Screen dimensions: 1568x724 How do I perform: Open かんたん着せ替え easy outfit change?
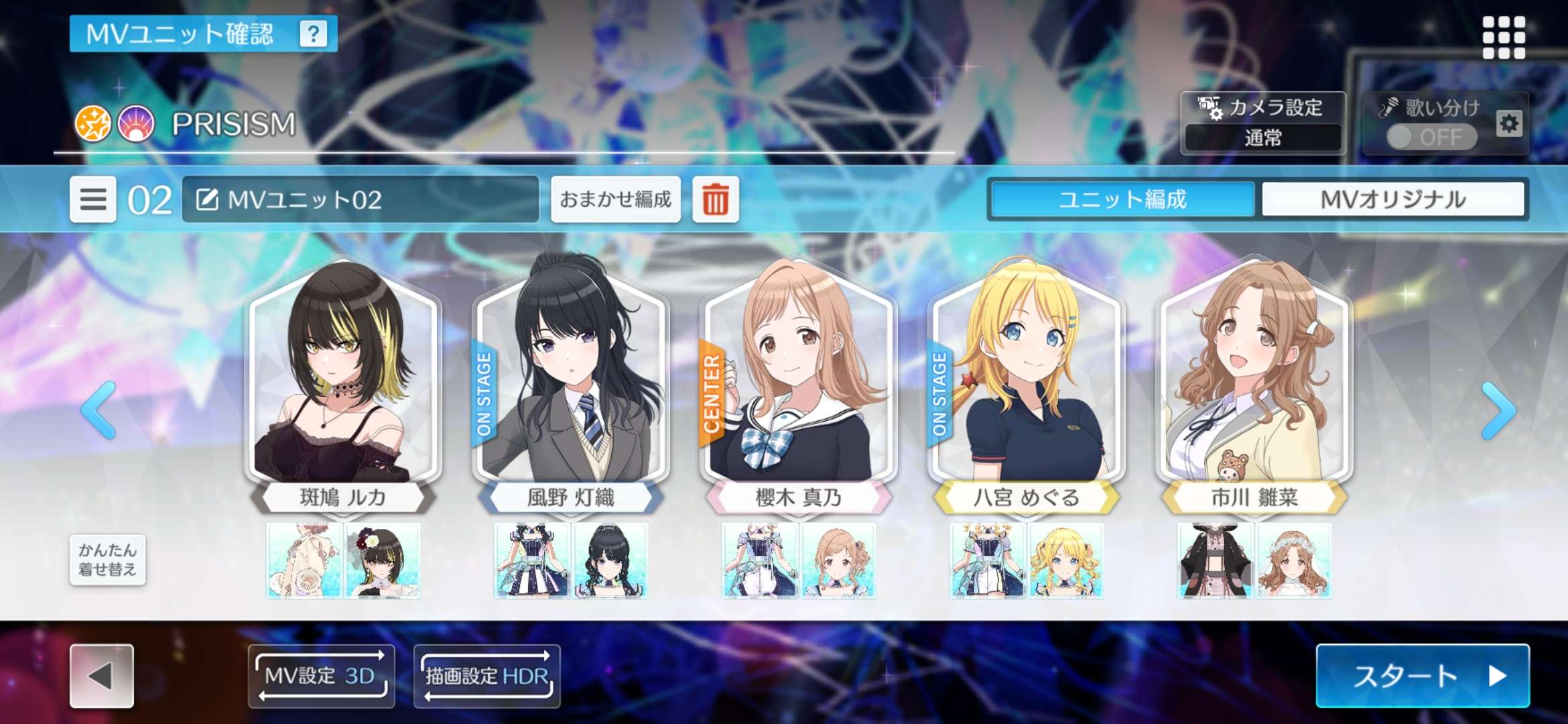point(107,560)
